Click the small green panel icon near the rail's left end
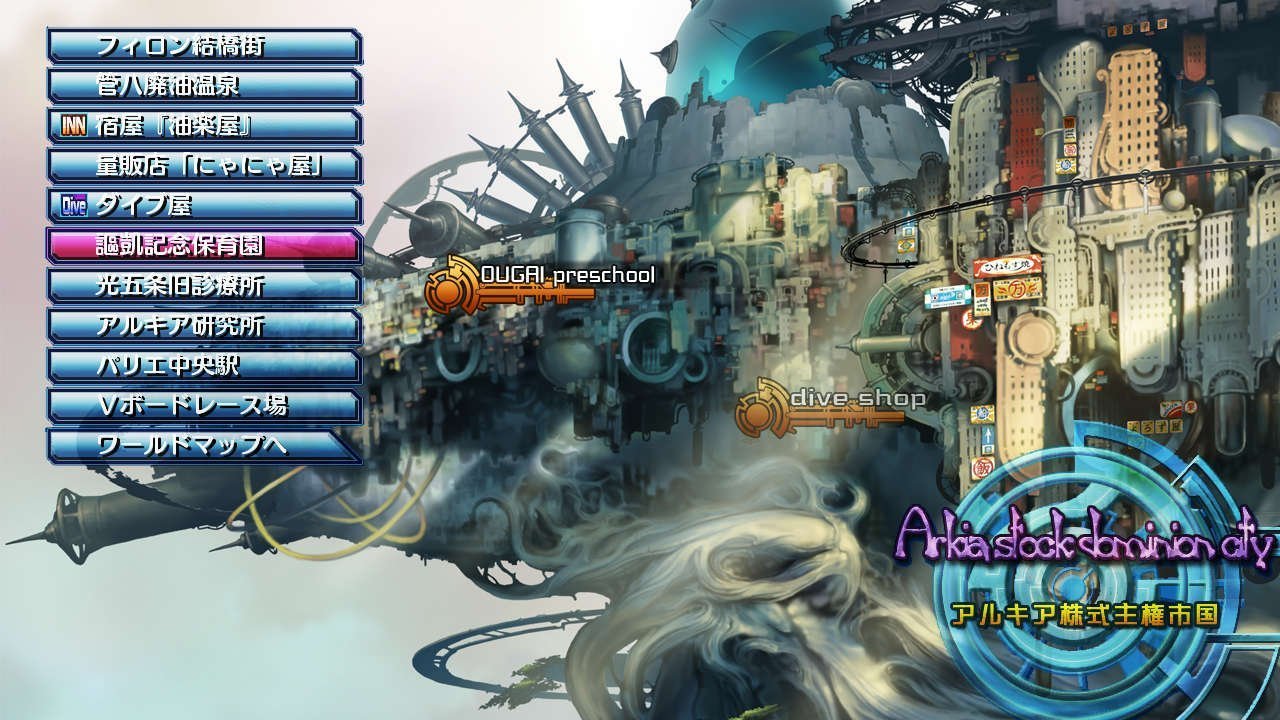The image size is (1280, 720). point(908,231)
